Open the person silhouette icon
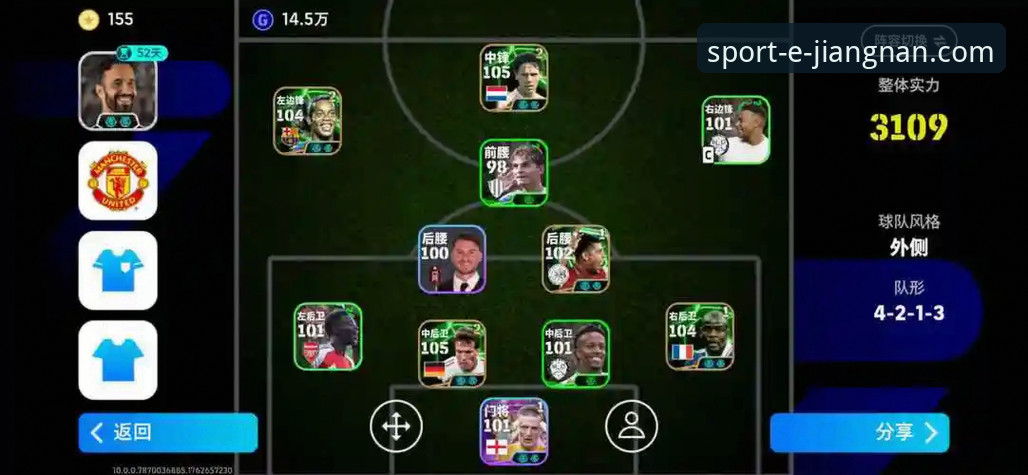The width and height of the screenshot is (1028, 475). coord(631,427)
